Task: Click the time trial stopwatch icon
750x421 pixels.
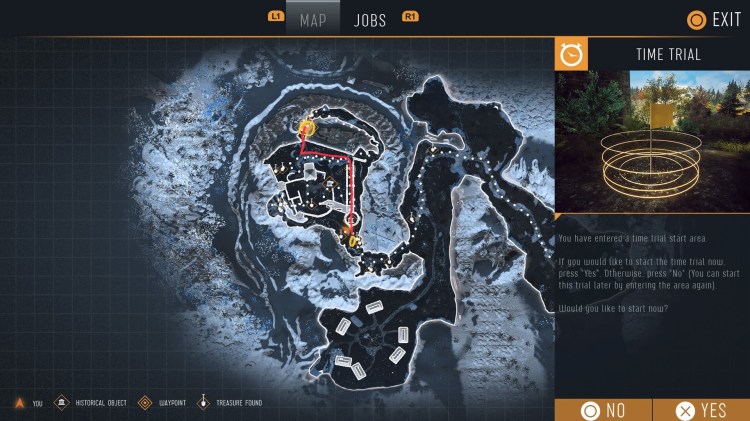Action: click(x=571, y=54)
